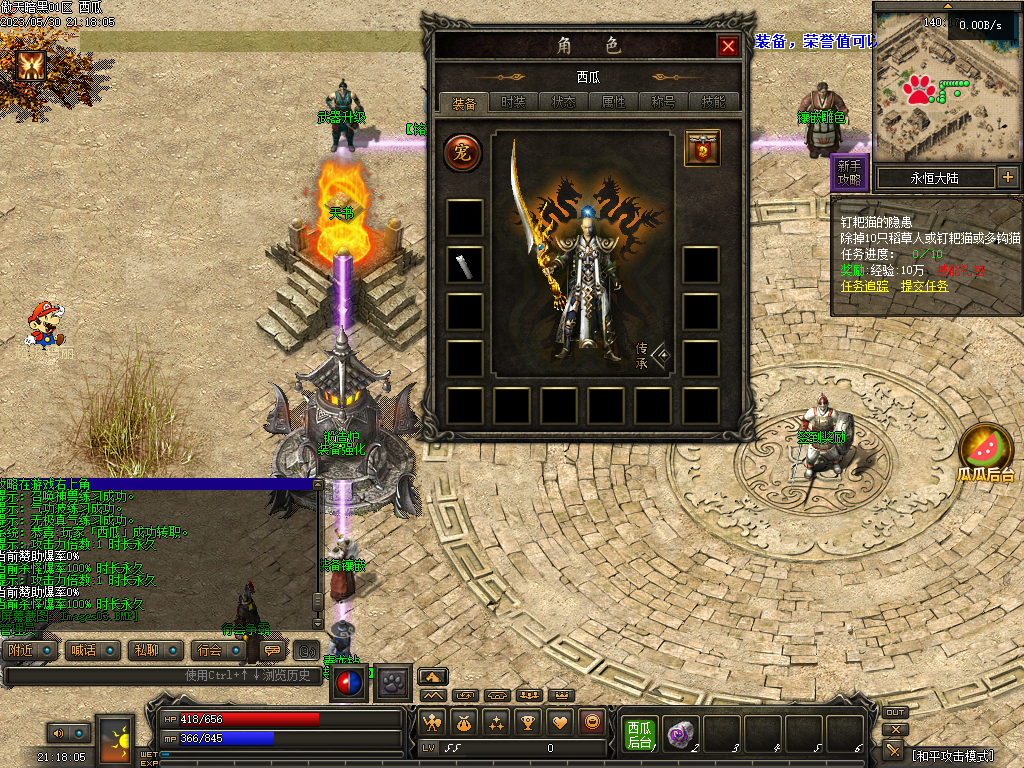Use the 西瓜后台 hotbar slot
The width and height of the screenshot is (1024, 768).
tap(639, 734)
